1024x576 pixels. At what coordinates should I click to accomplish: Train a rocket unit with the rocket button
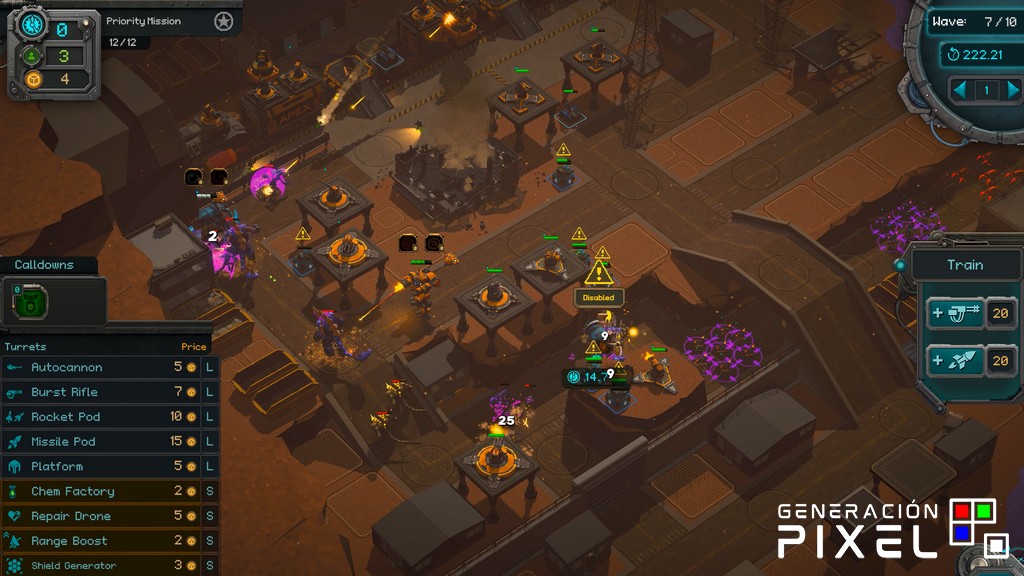click(955, 361)
